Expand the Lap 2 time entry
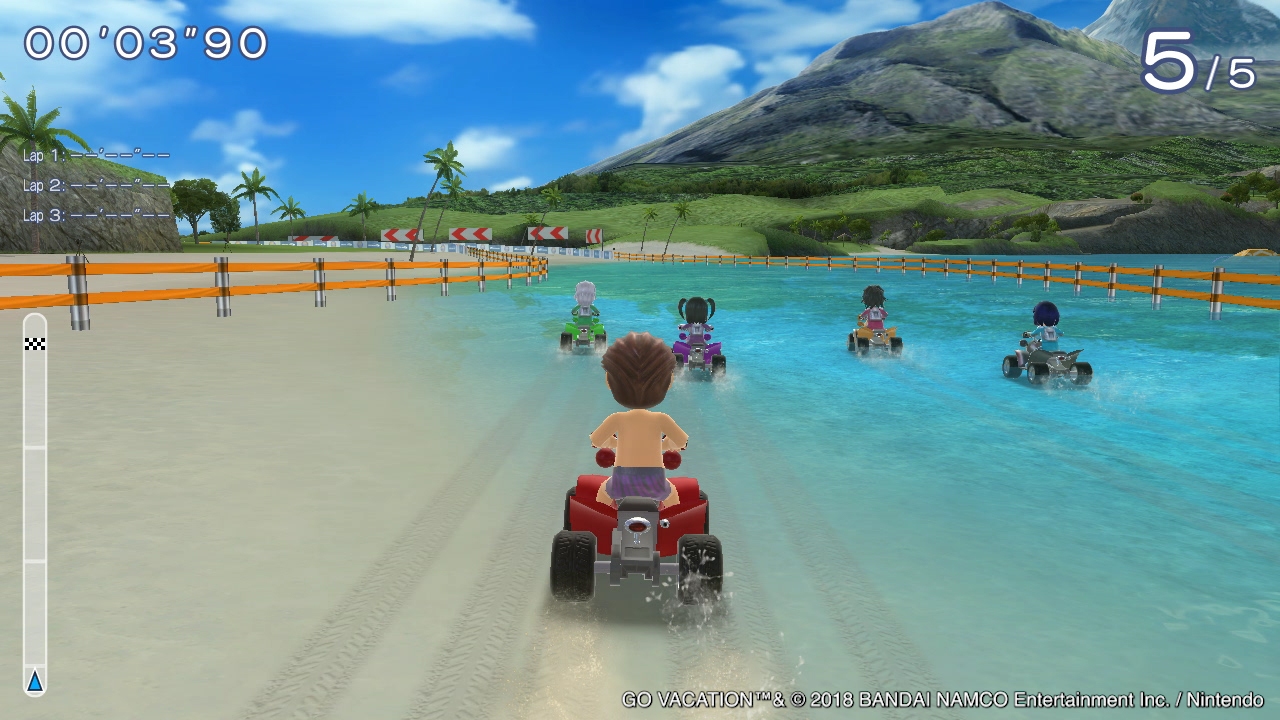1280x720 pixels. 93,184
